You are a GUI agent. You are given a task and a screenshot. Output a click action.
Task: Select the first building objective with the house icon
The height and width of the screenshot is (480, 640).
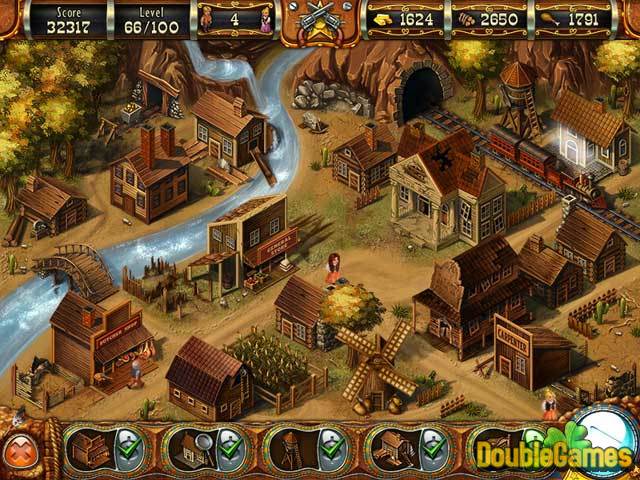pos(88,447)
